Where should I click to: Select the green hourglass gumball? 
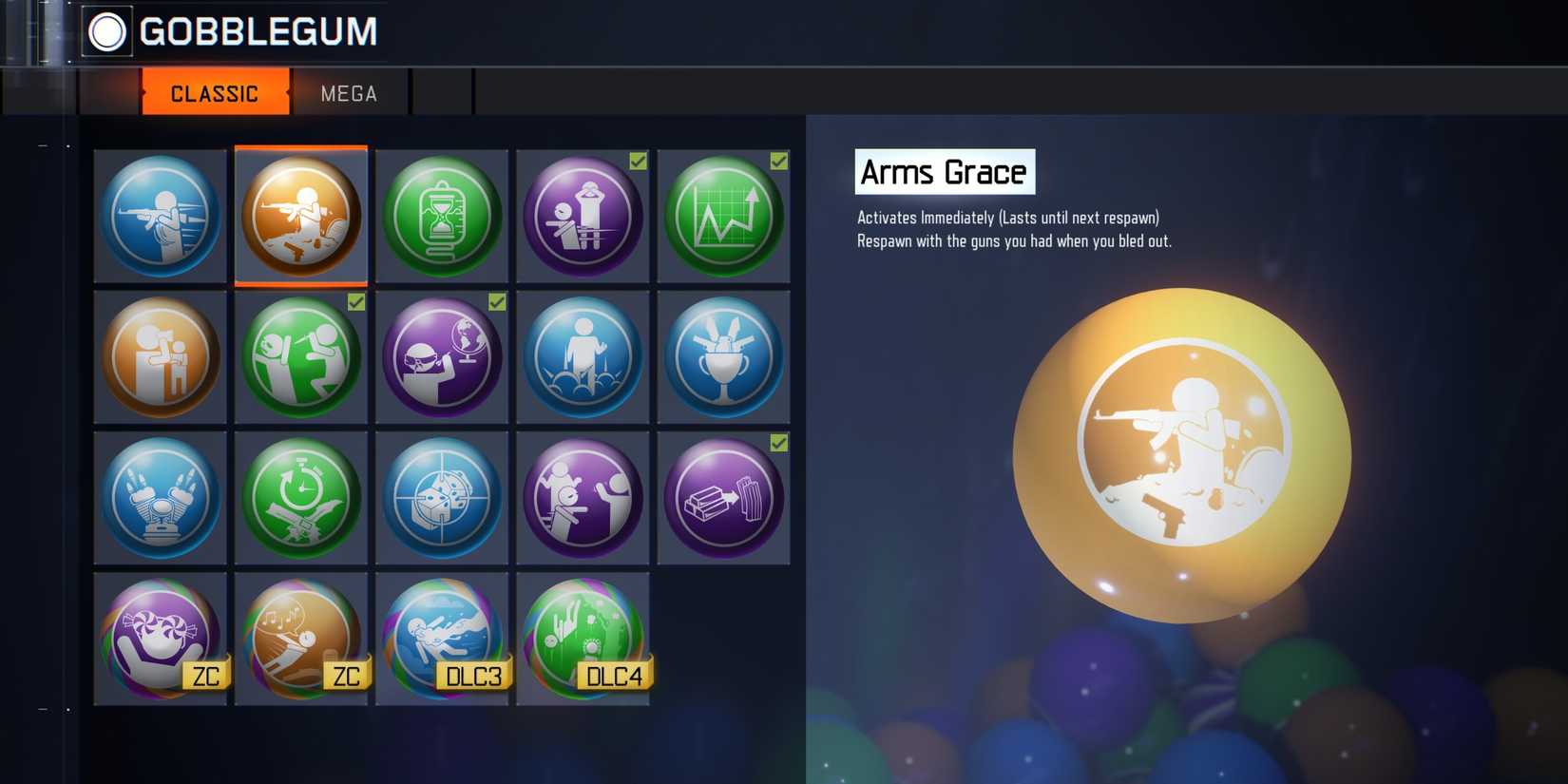[441, 216]
